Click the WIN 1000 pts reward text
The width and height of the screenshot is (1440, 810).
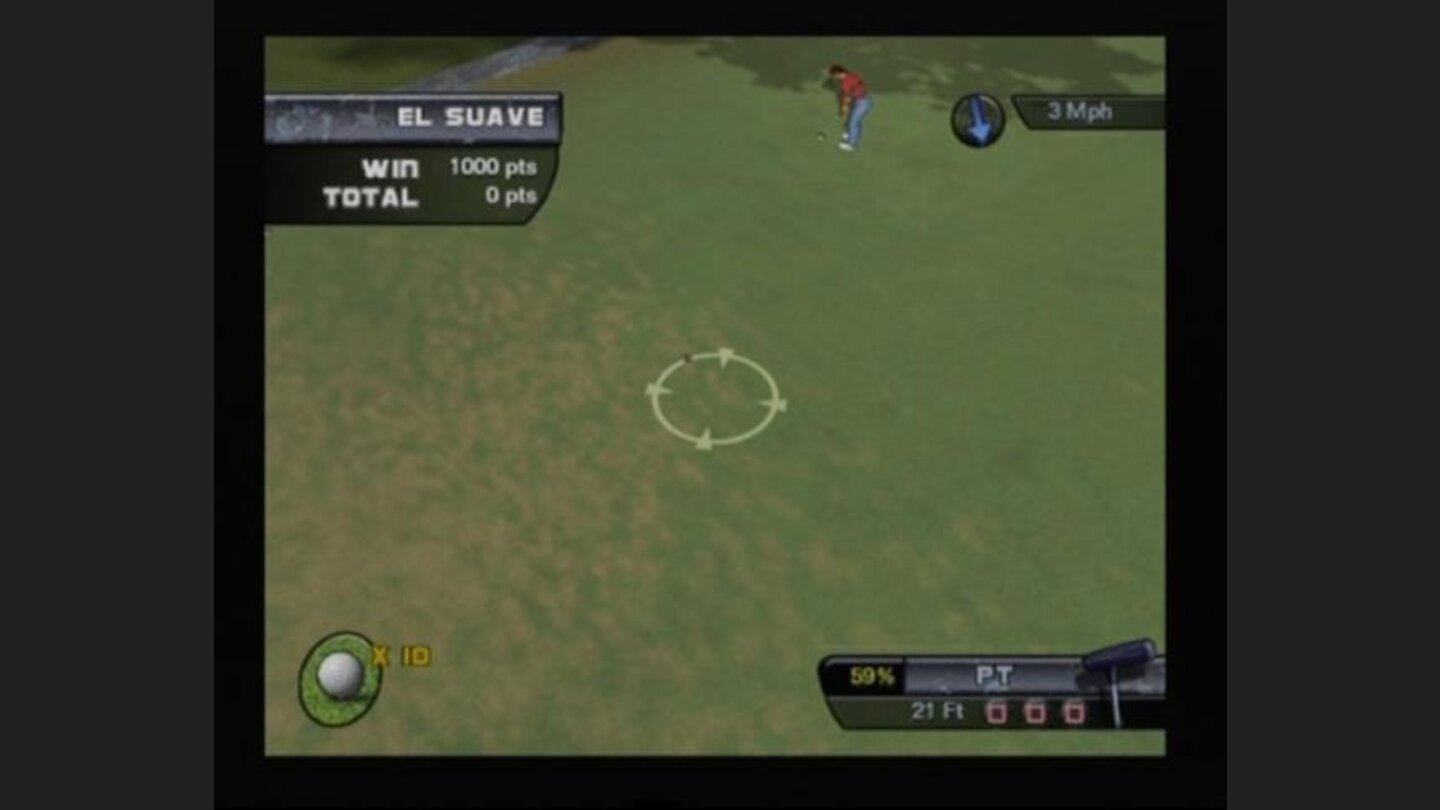point(492,165)
